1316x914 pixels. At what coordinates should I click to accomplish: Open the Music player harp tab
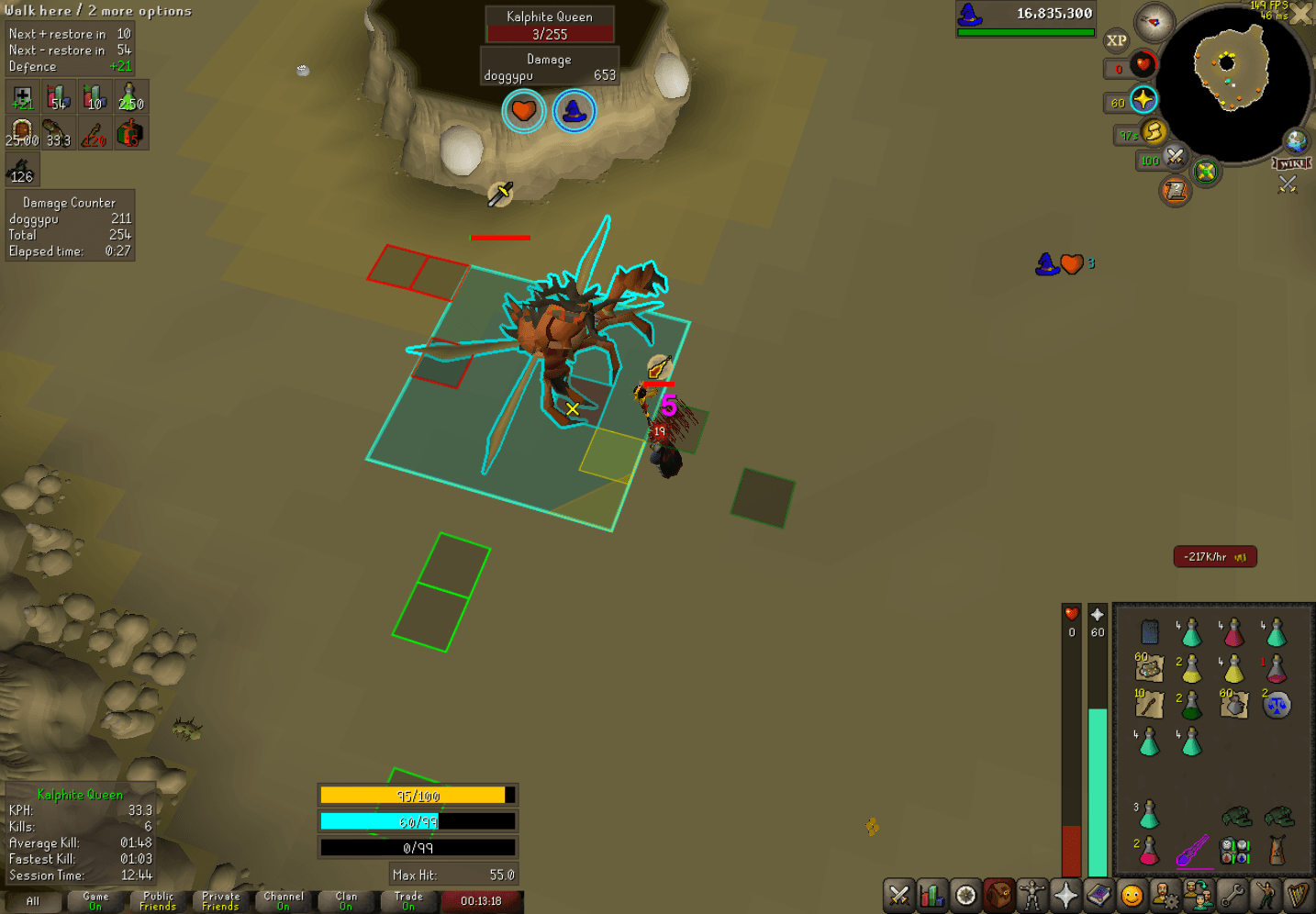click(1299, 895)
